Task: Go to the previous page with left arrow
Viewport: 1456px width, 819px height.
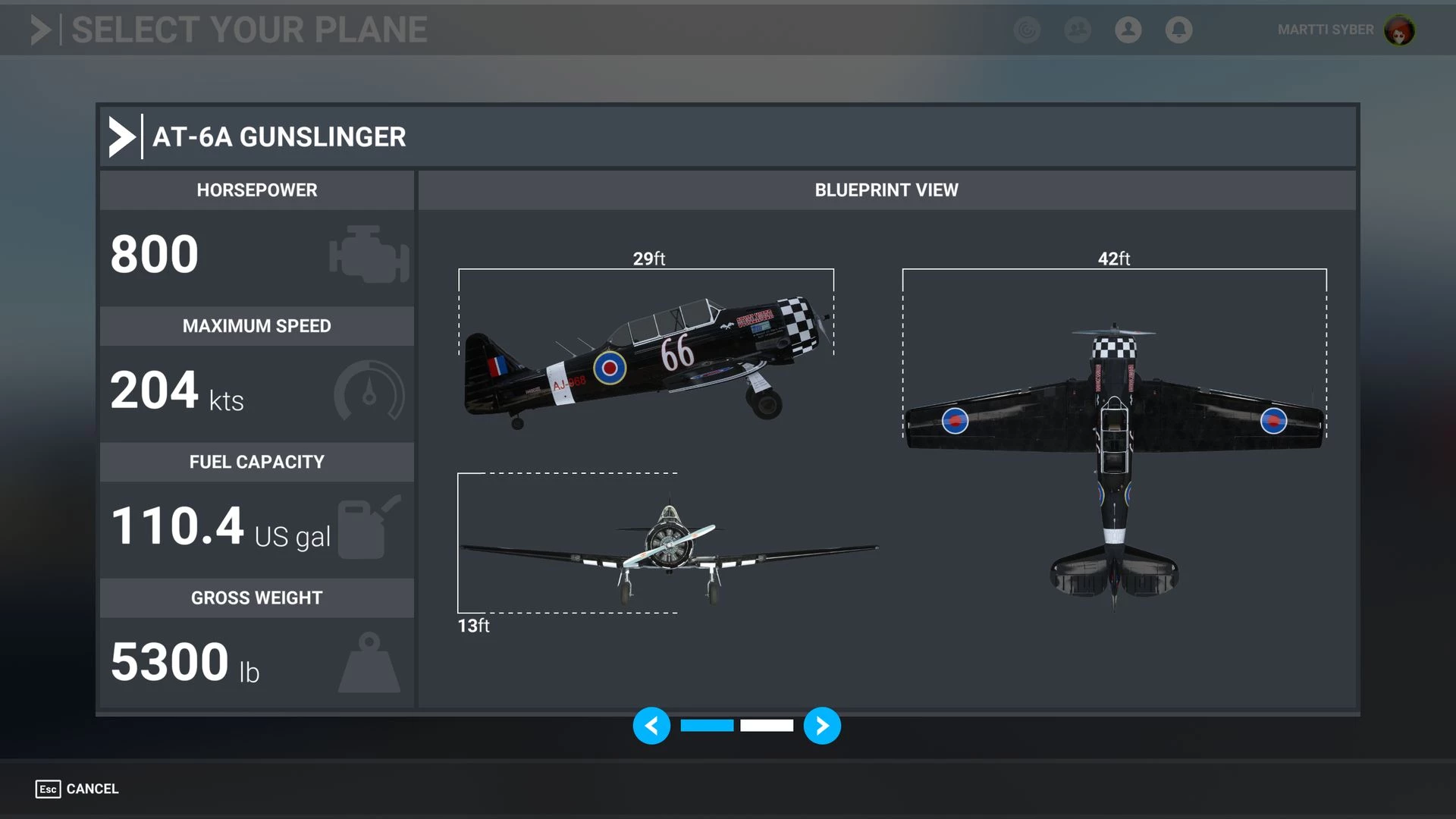Action: pyautogui.click(x=651, y=726)
